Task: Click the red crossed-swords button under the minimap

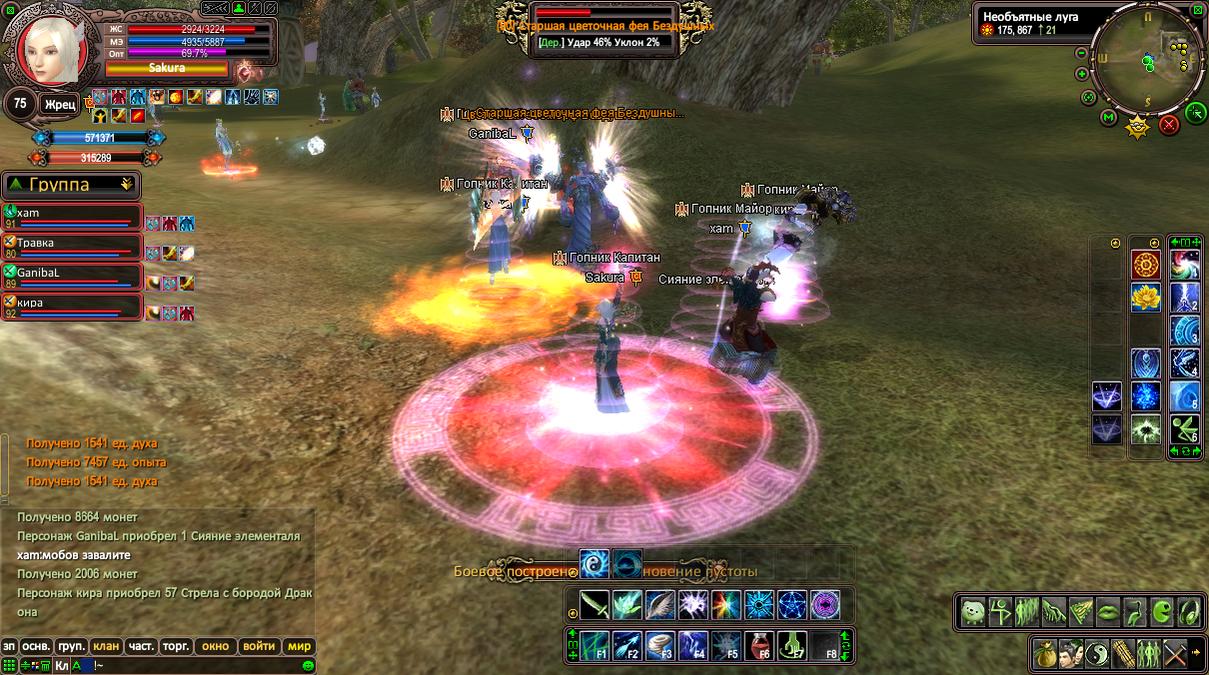Action: tap(1168, 125)
